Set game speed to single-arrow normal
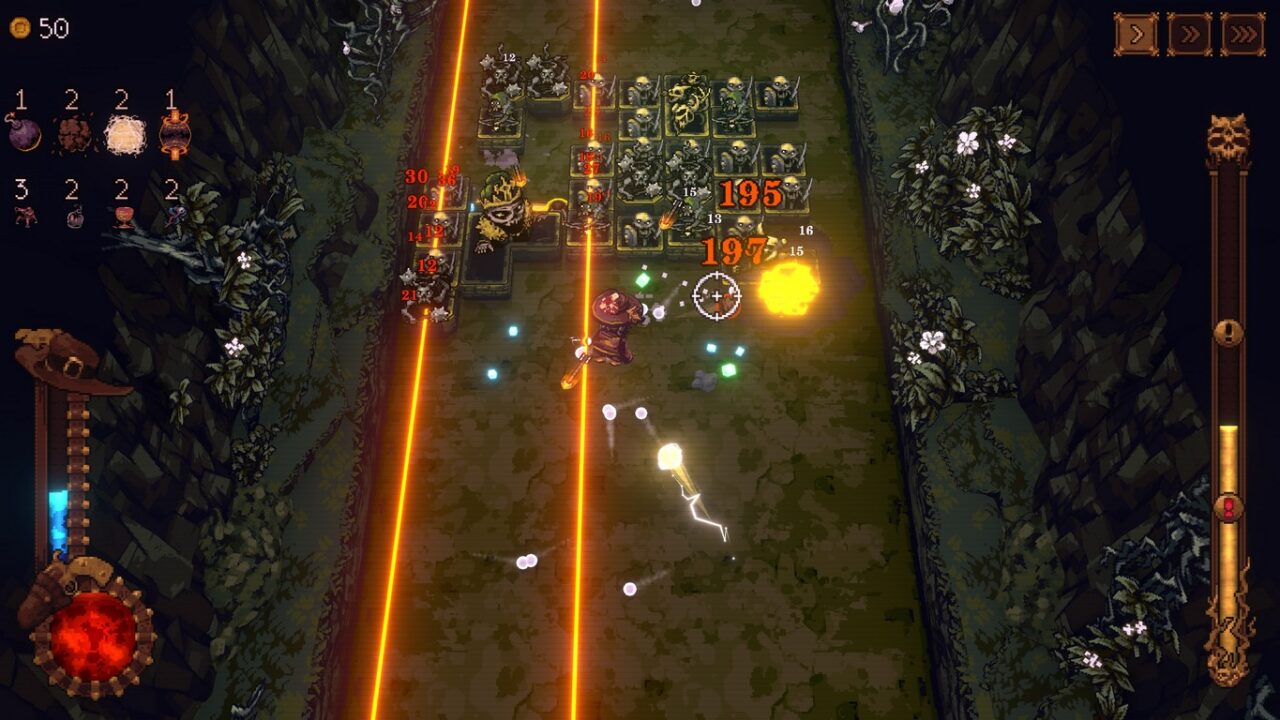The image size is (1280, 720). (x=1136, y=35)
